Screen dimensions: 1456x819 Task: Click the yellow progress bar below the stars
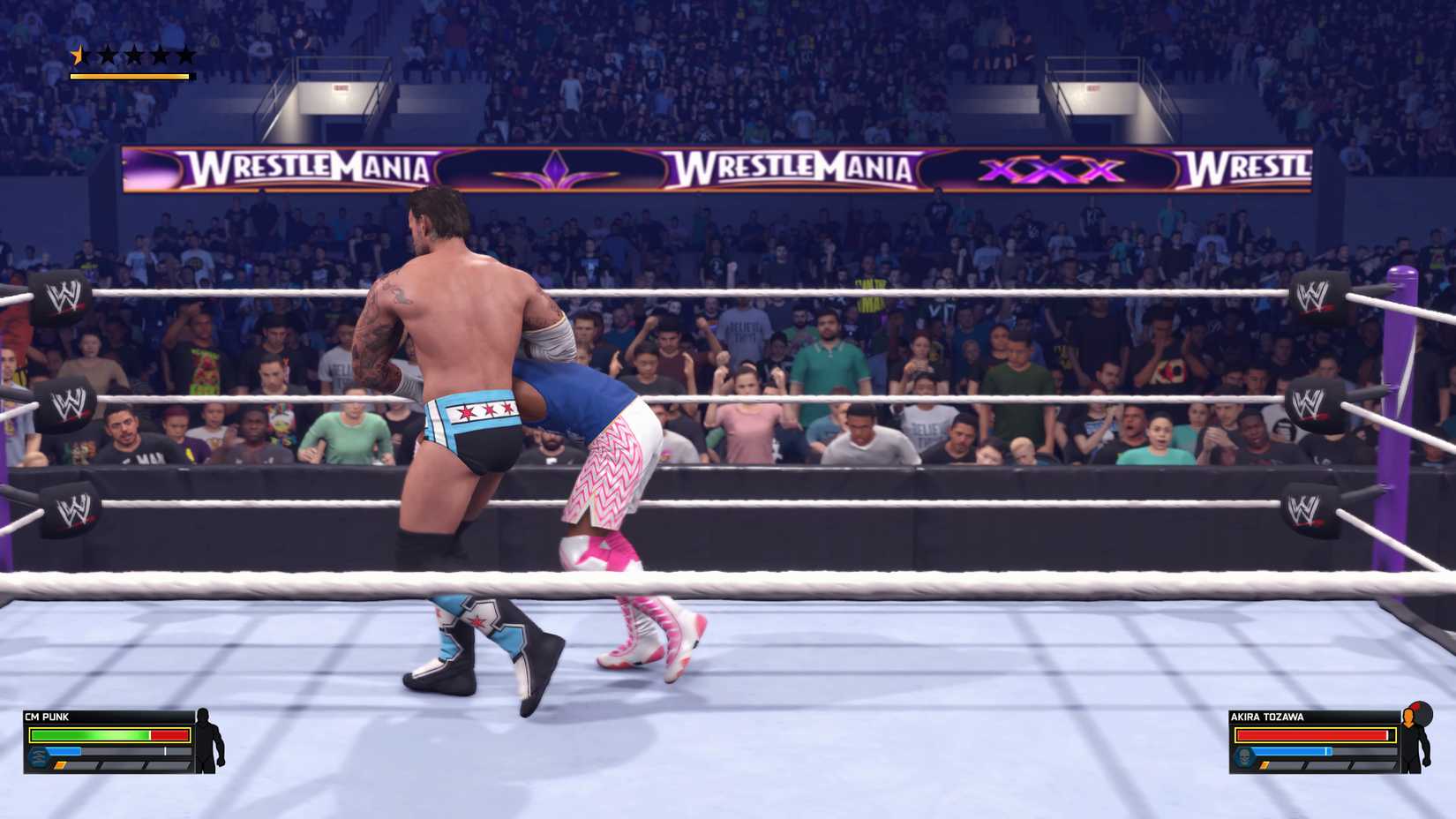click(131, 73)
